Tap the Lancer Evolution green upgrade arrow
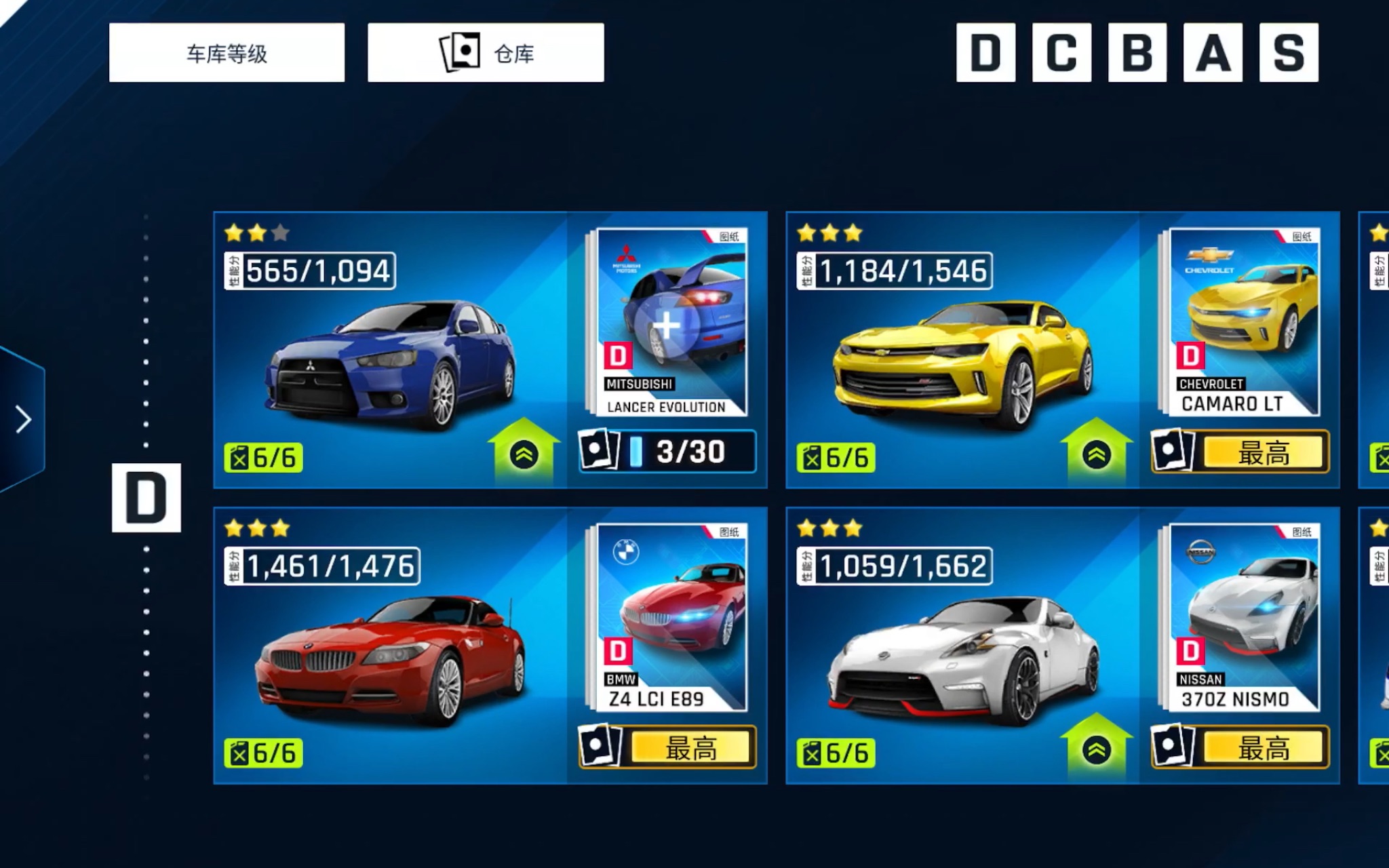 coord(524,453)
